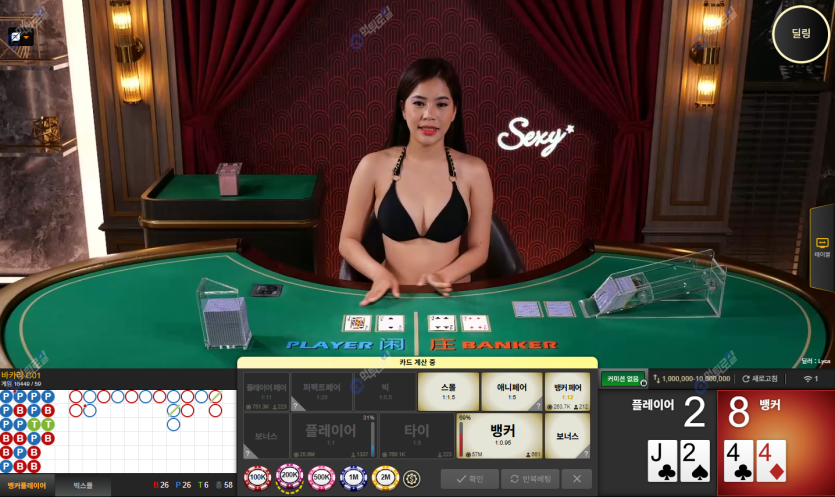Choose the 200K chip
The height and width of the screenshot is (497, 835).
[x=290, y=478]
